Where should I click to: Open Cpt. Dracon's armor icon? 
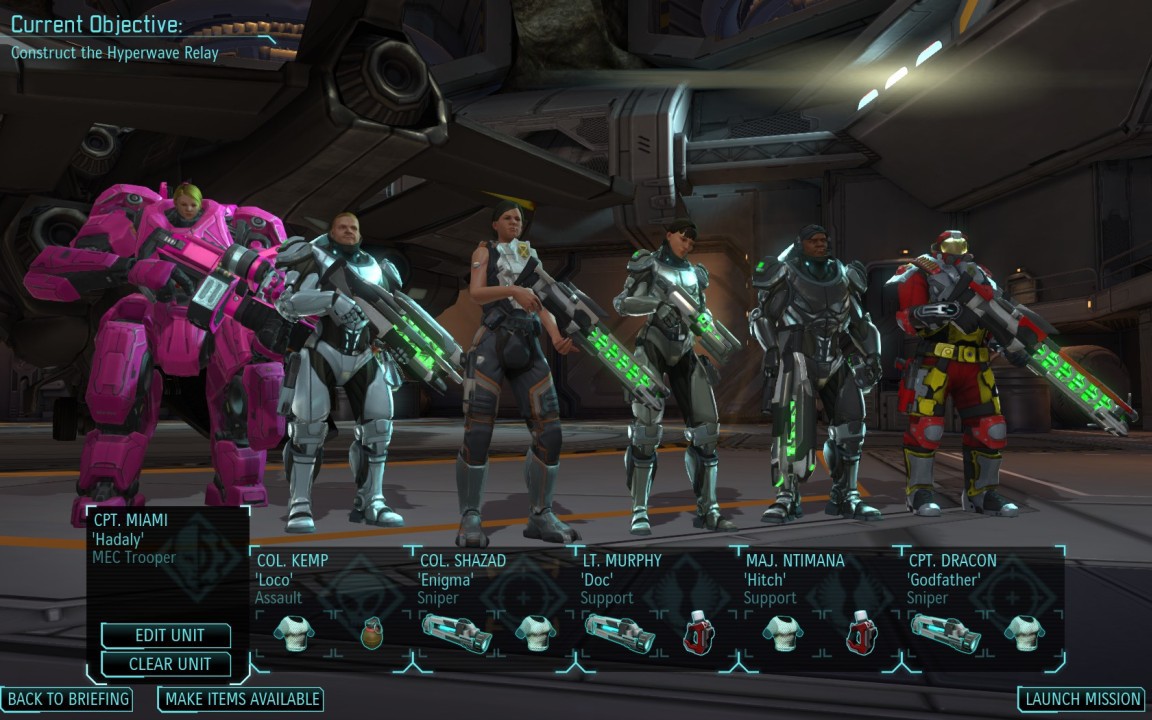click(1025, 633)
